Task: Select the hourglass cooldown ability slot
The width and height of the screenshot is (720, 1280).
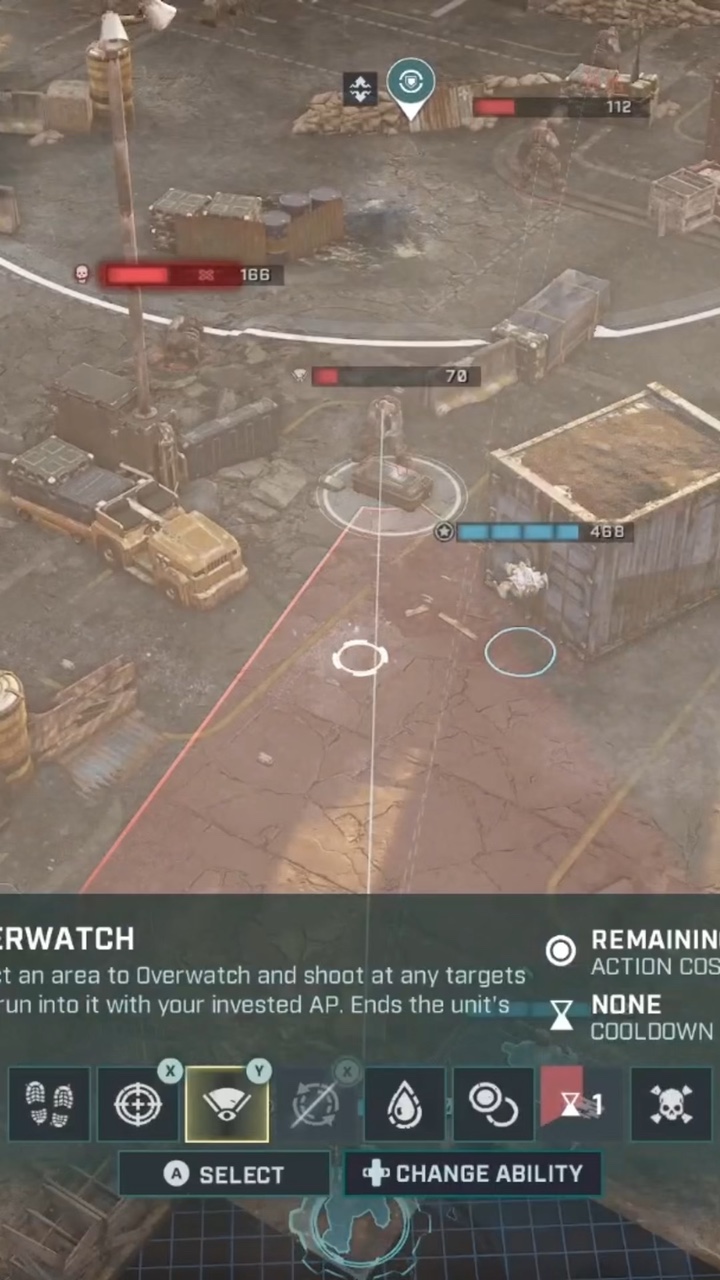Action: [581, 1105]
